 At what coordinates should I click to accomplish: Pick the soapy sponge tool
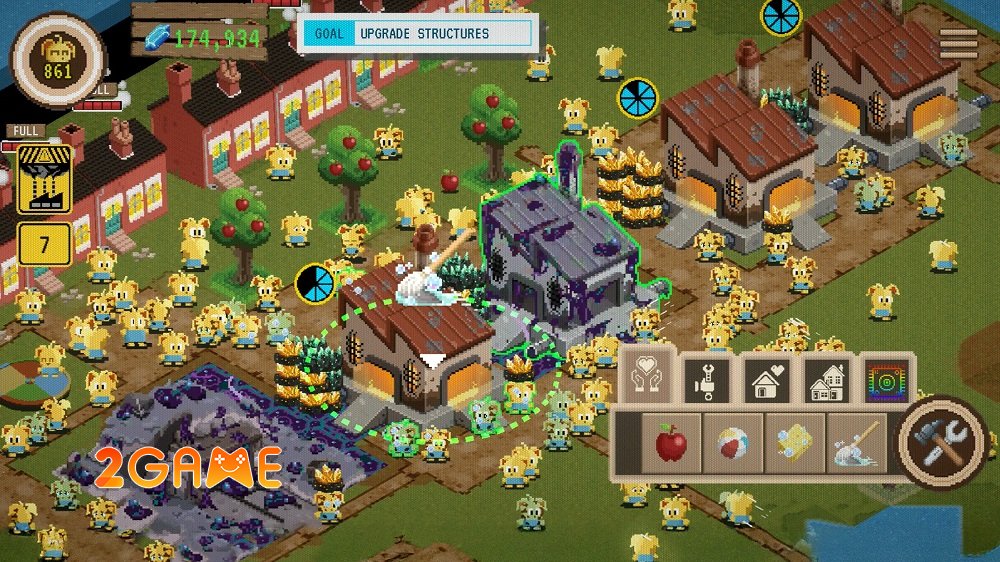coord(794,443)
